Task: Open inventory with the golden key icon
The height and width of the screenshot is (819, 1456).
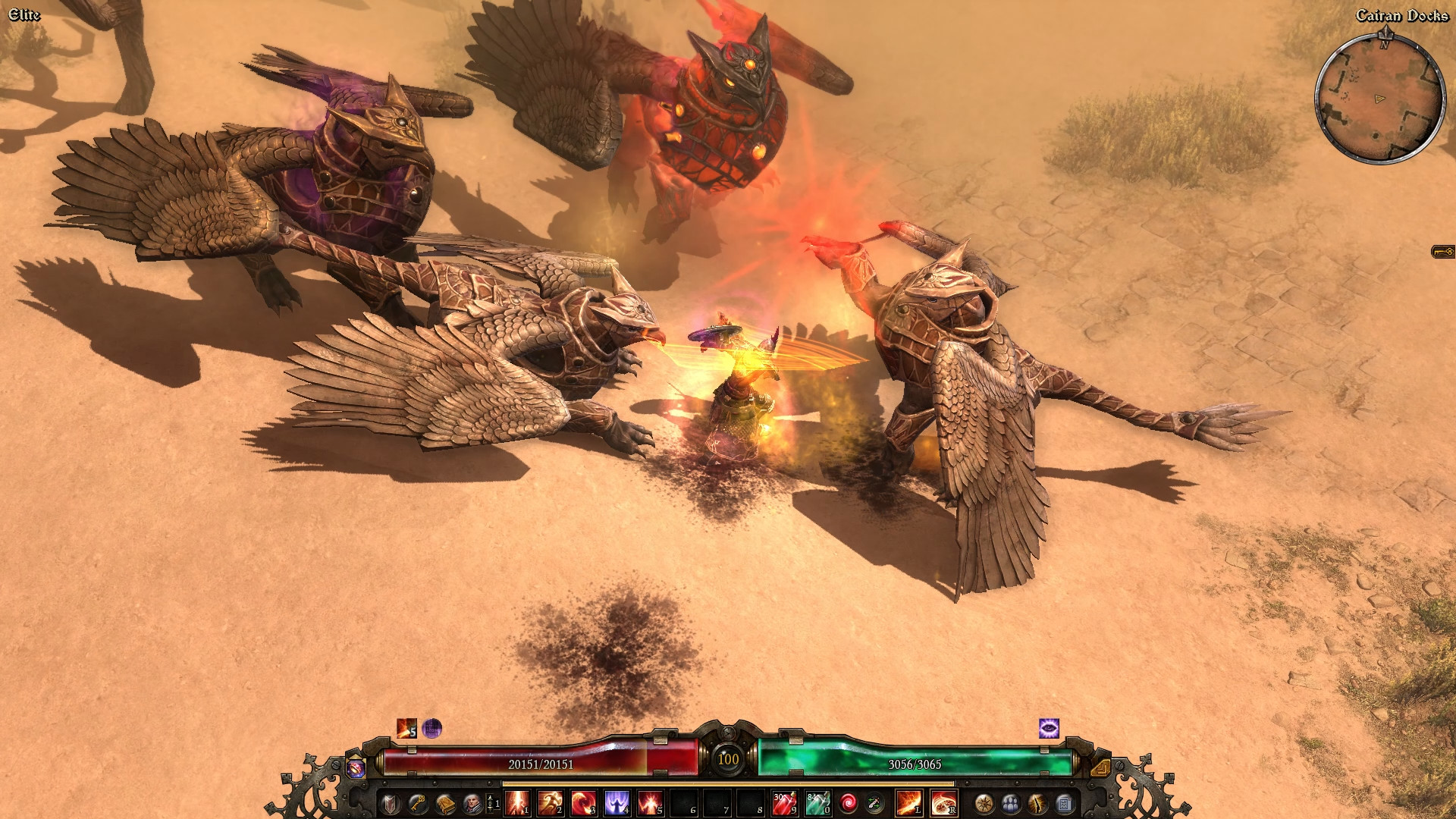Action: pyautogui.click(x=417, y=803)
